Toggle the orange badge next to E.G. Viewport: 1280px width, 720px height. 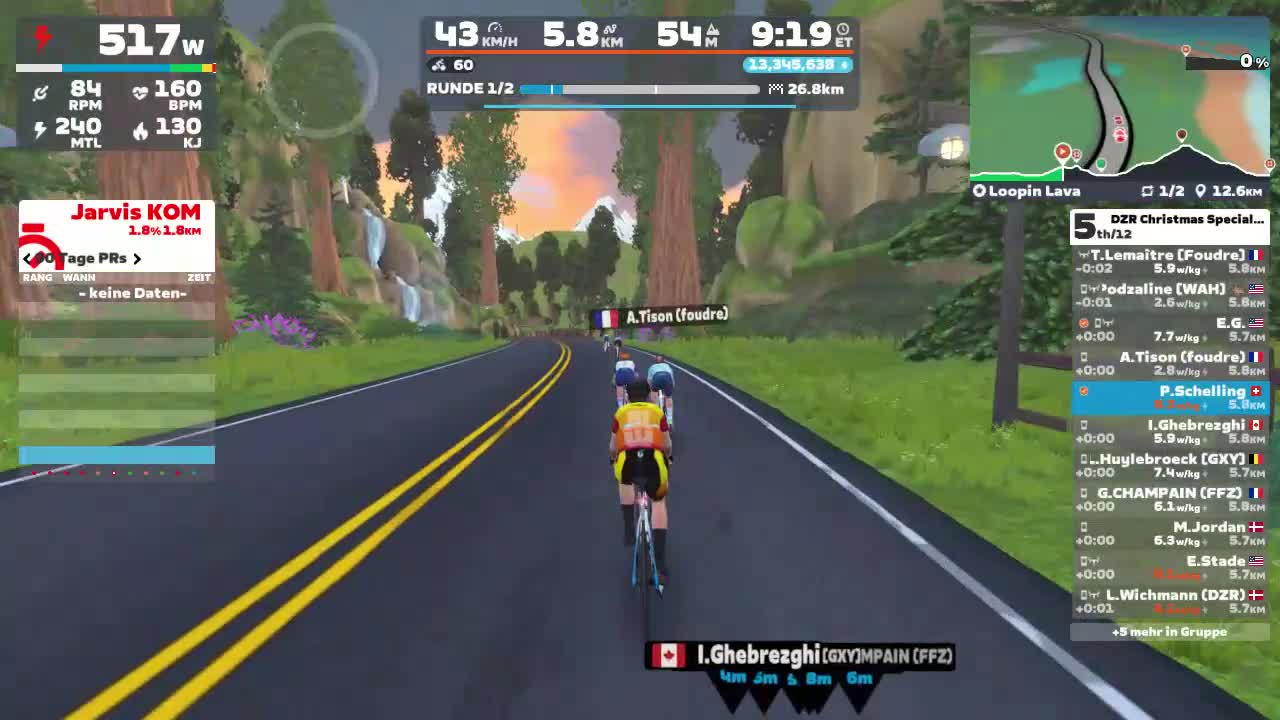point(1083,323)
